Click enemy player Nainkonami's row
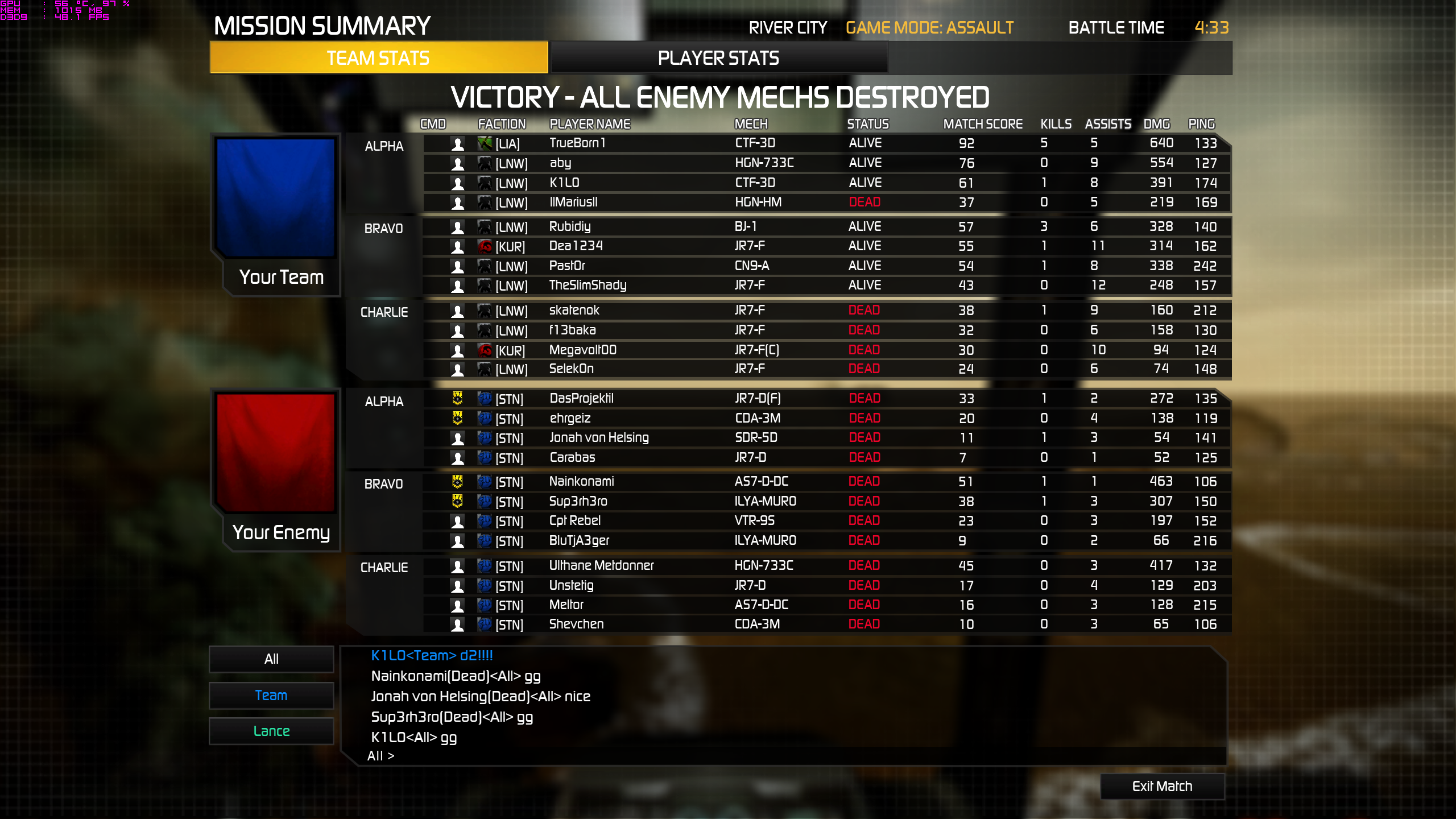Image resolution: width=1456 pixels, height=819 pixels. 581,481
